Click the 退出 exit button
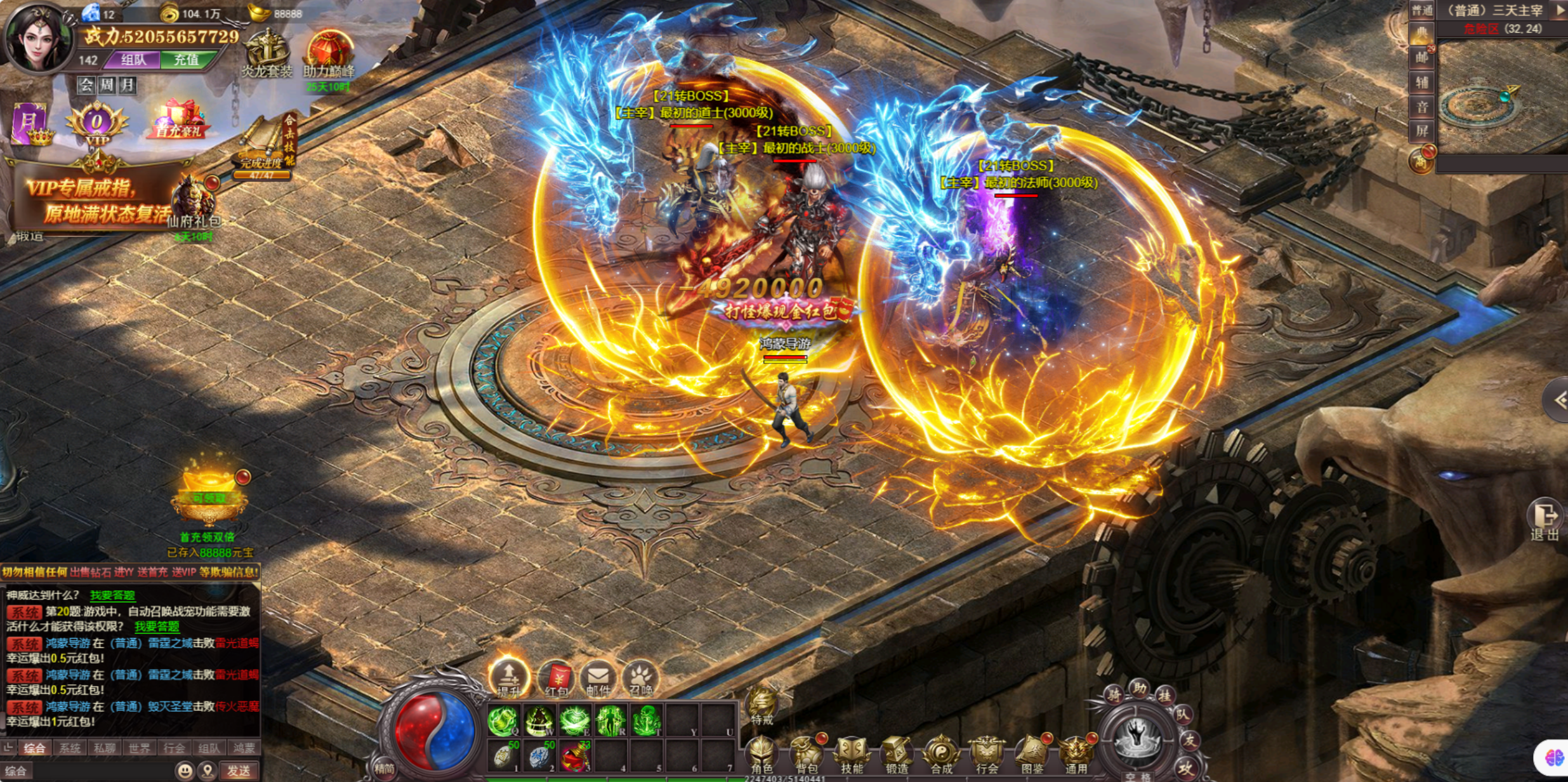Viewport: 1568px width, 782px height. [x=1544, y=519]
